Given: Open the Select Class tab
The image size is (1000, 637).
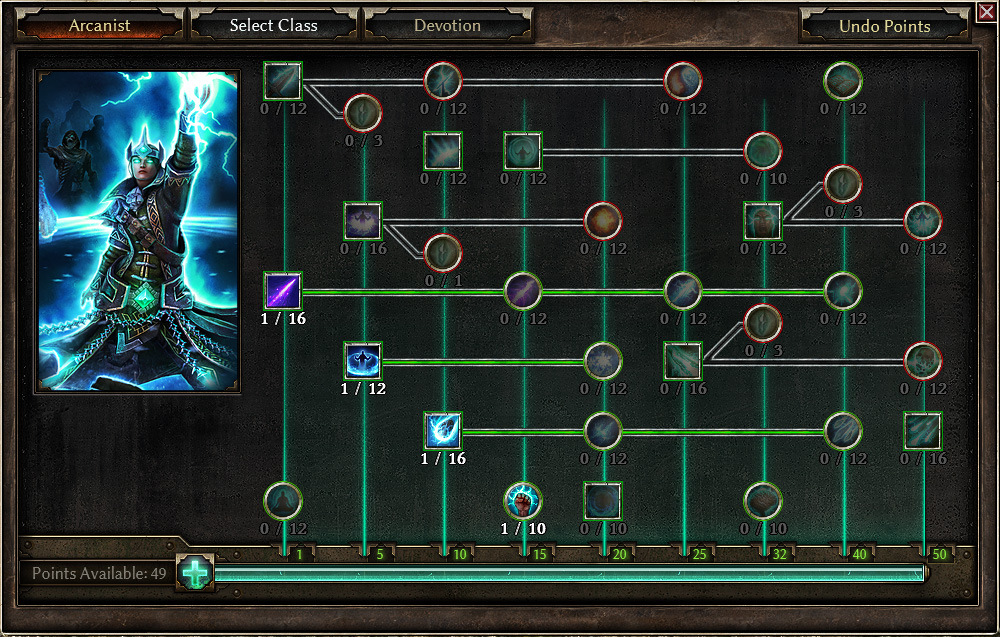Looking at the screenshot, I should pyautogui.click(x=272, y=26).
